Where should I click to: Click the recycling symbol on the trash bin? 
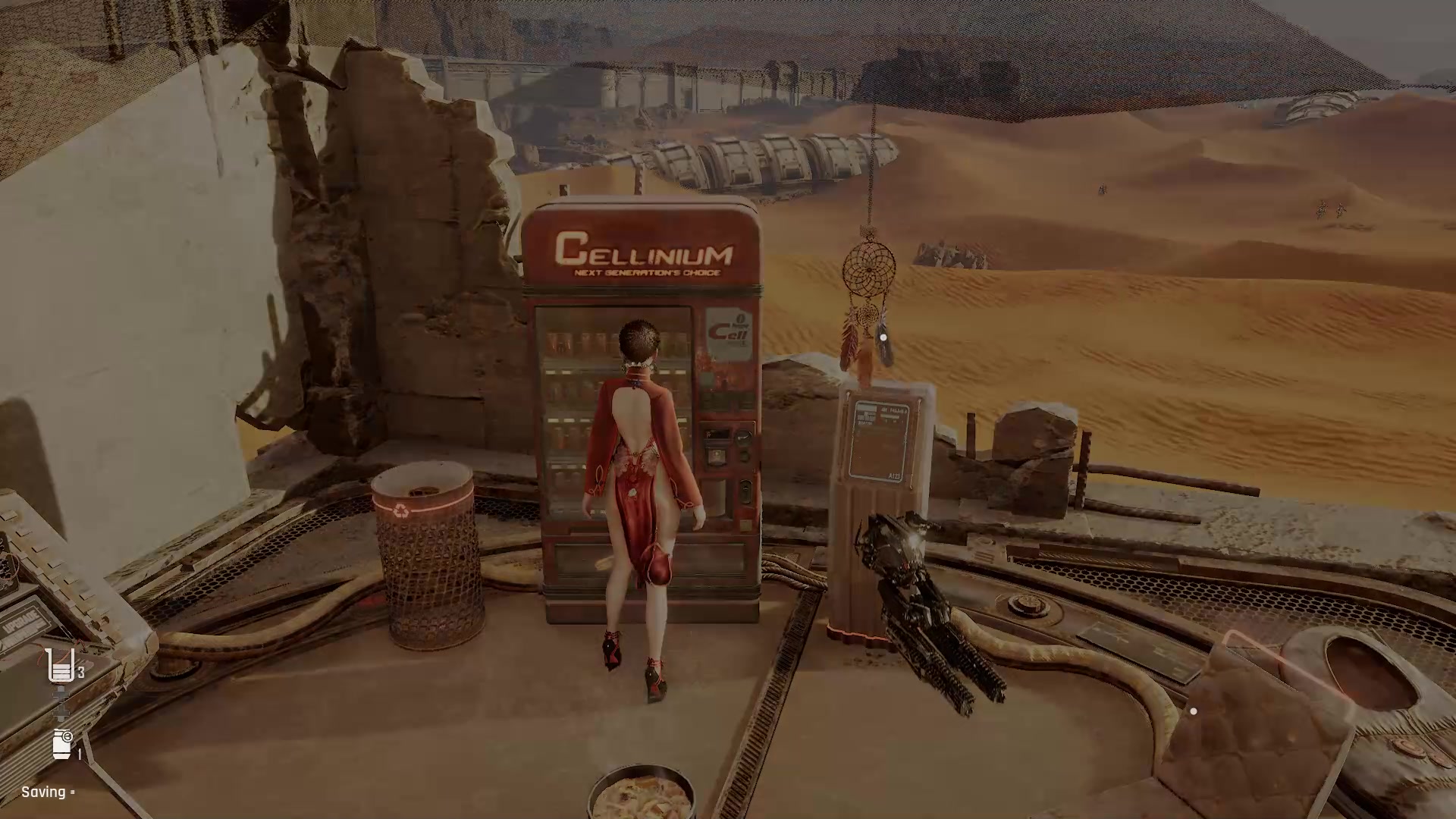(x=403, y=510)
